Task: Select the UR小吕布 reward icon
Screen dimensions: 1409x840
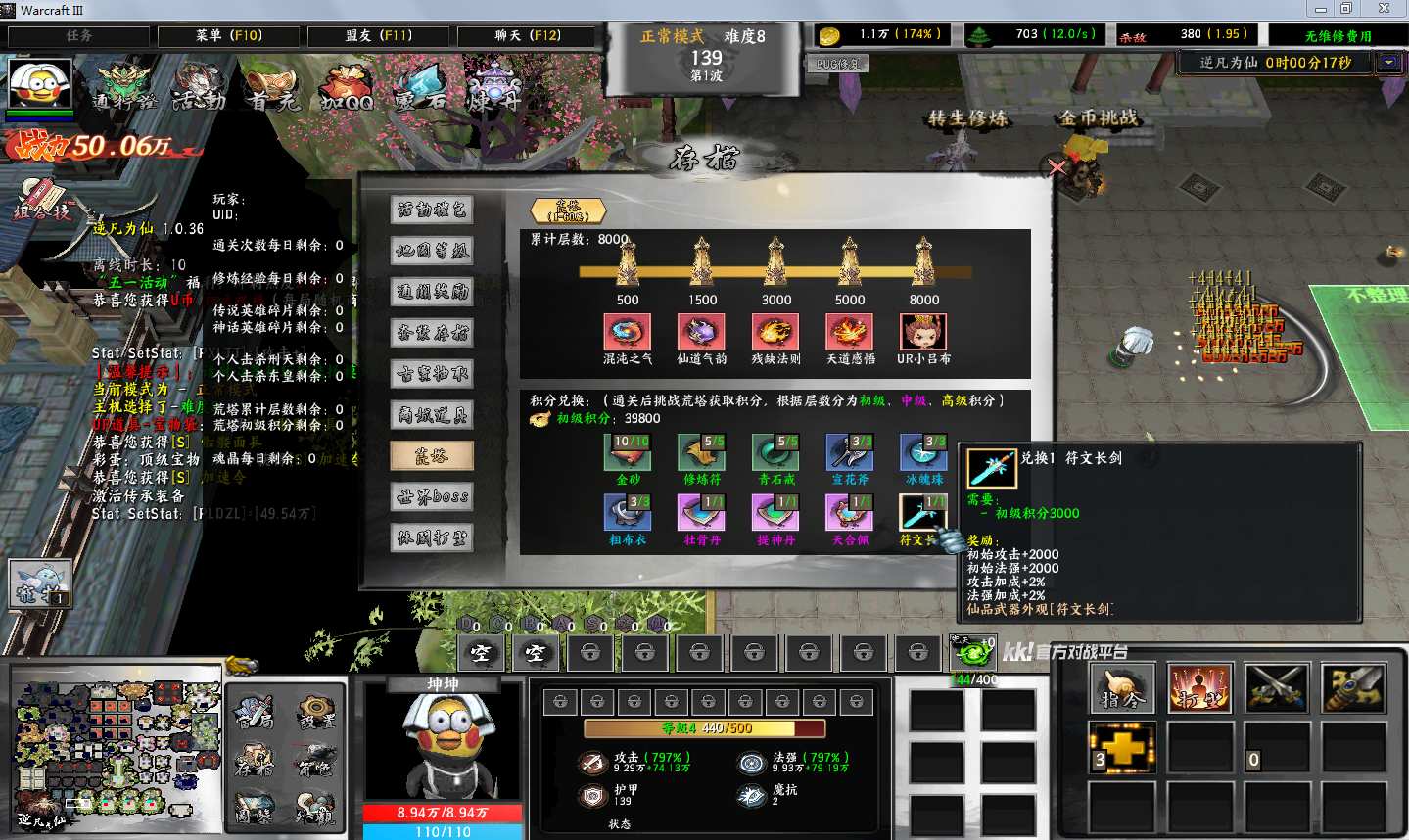Action: click(x=922, y=333)
